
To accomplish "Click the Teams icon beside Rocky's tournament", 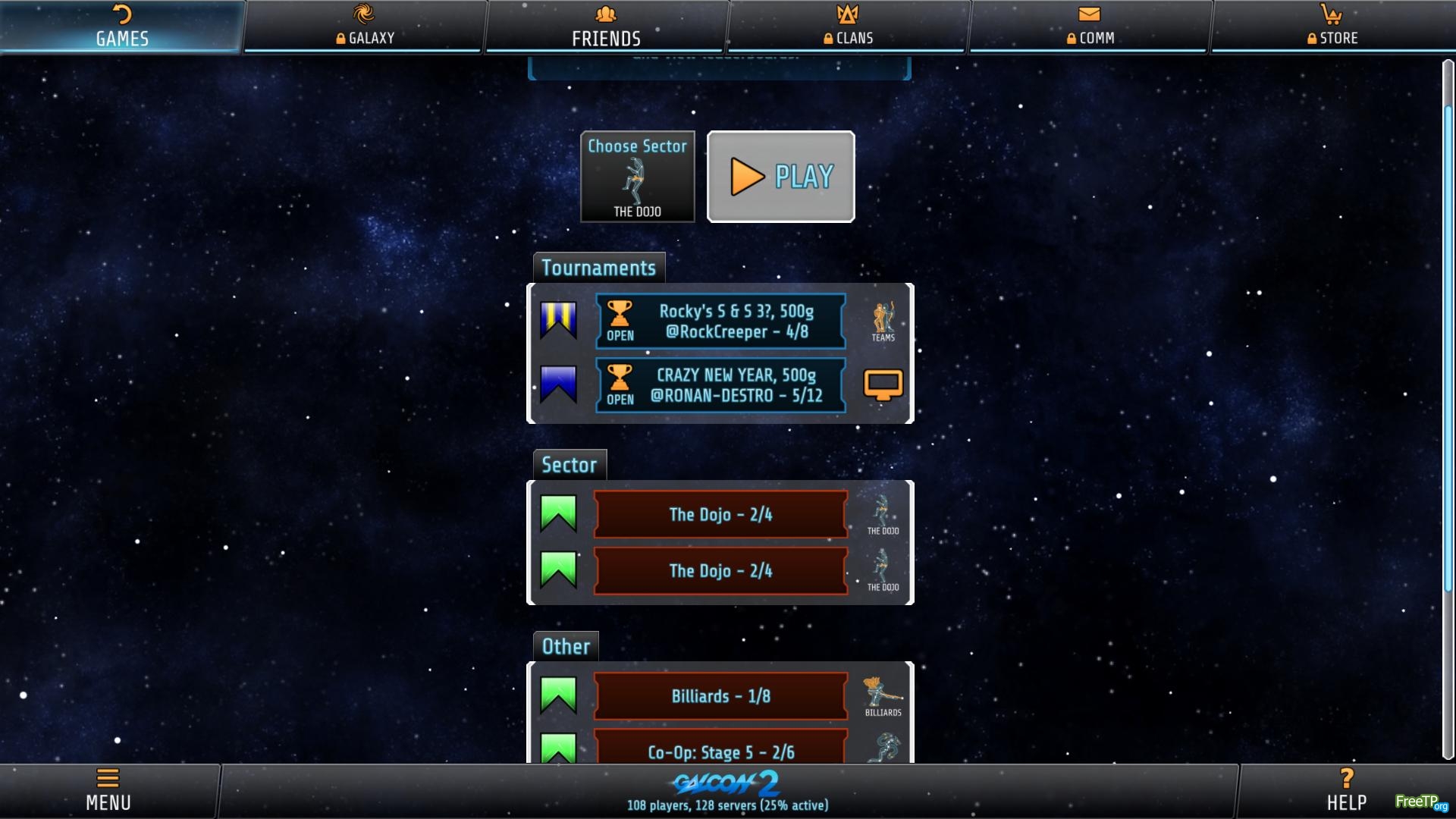I will point(883,322).
